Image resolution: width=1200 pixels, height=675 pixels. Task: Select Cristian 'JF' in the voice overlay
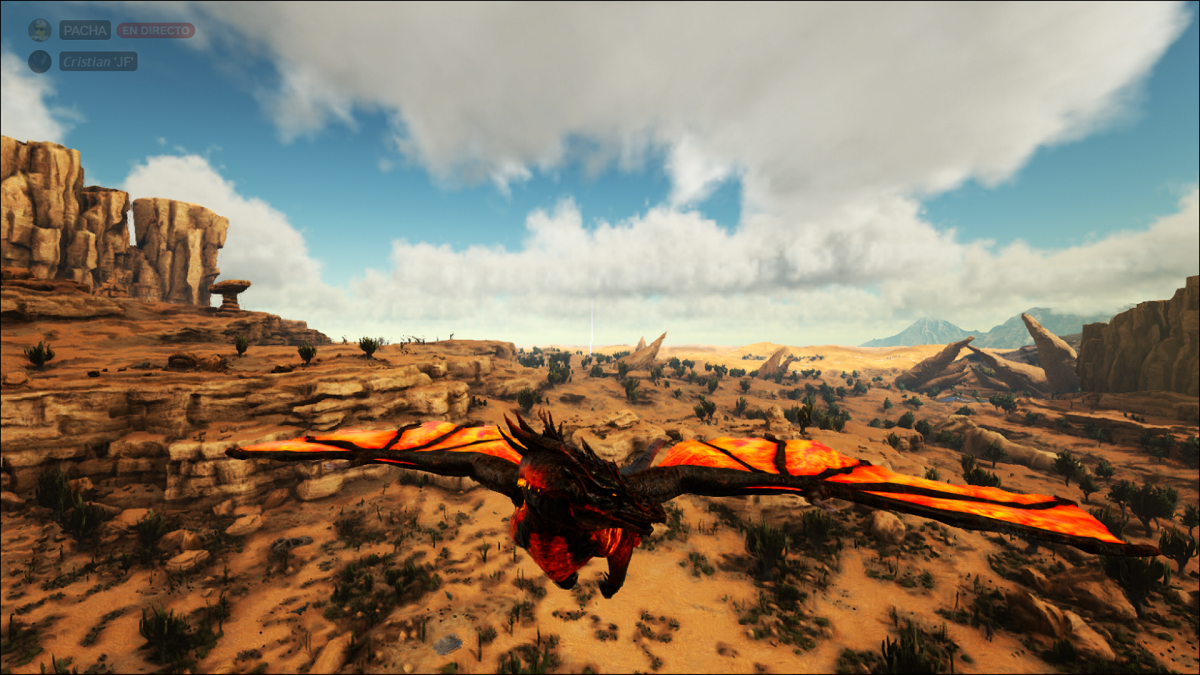(x=97, y=61)
